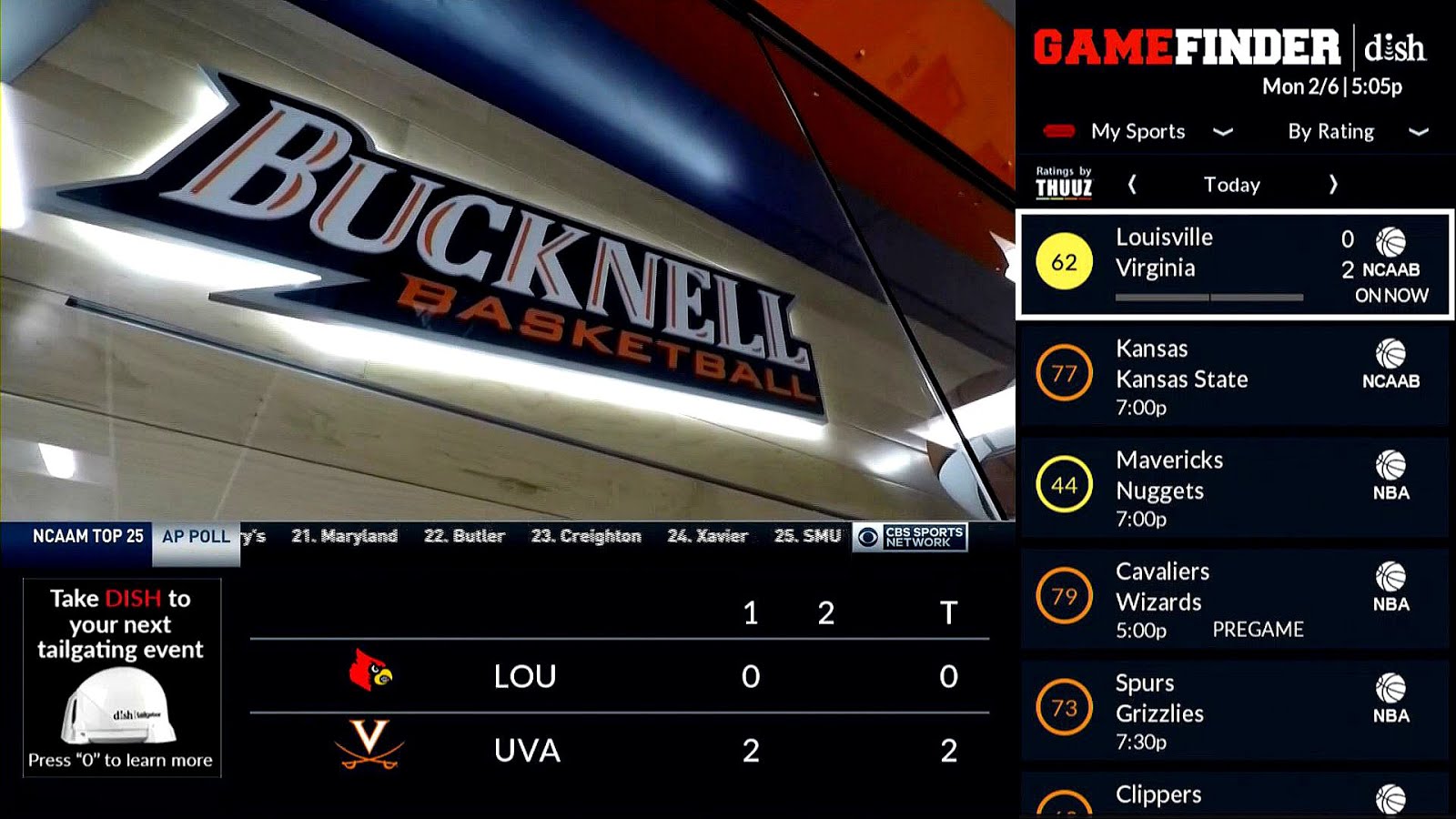Viewport: 1456px width, 819px height.
Task: Click the CBS Sports Network logo
Action: click(910, 536)
